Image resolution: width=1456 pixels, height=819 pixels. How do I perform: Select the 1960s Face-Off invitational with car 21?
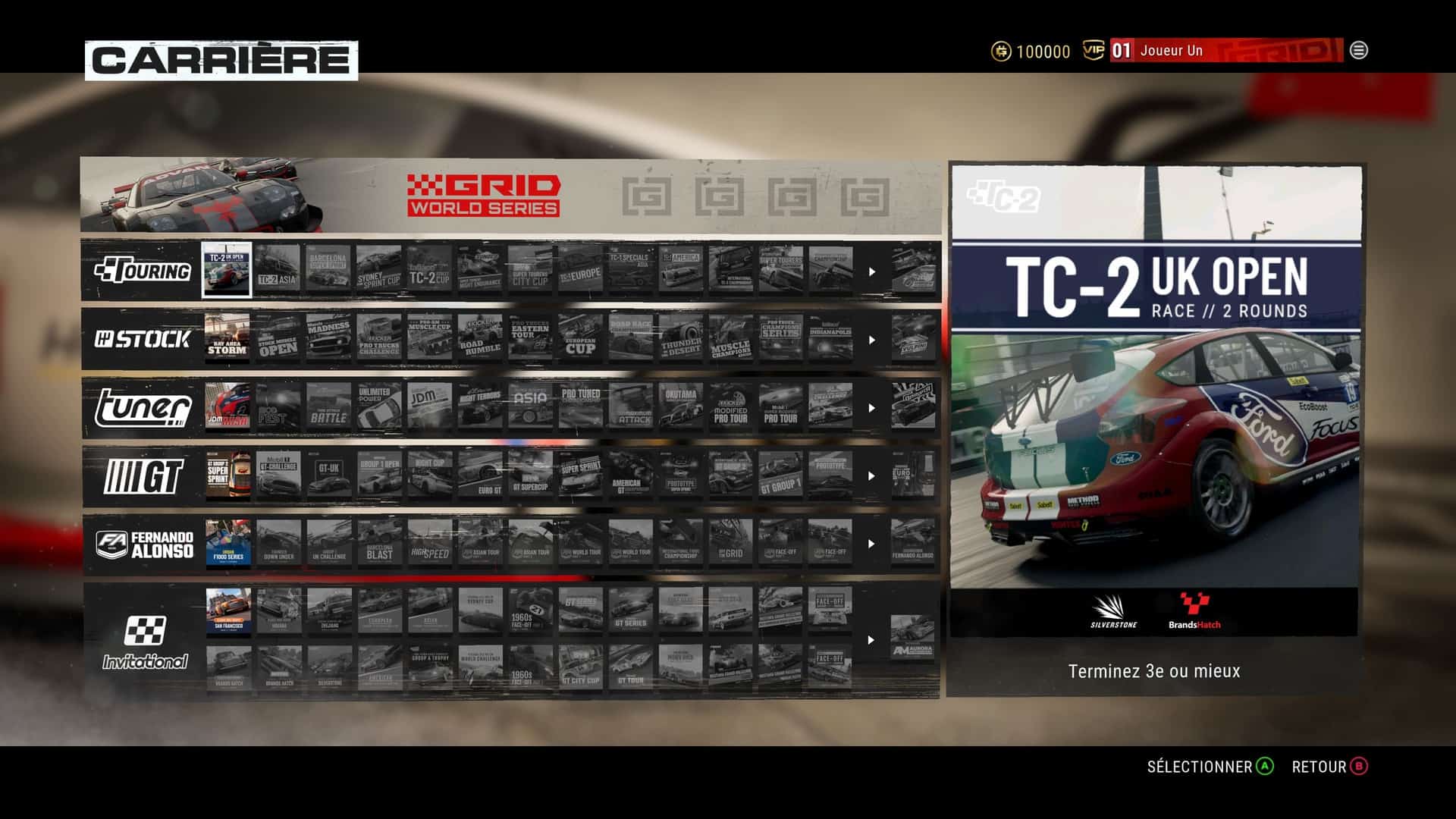point(531,611)
